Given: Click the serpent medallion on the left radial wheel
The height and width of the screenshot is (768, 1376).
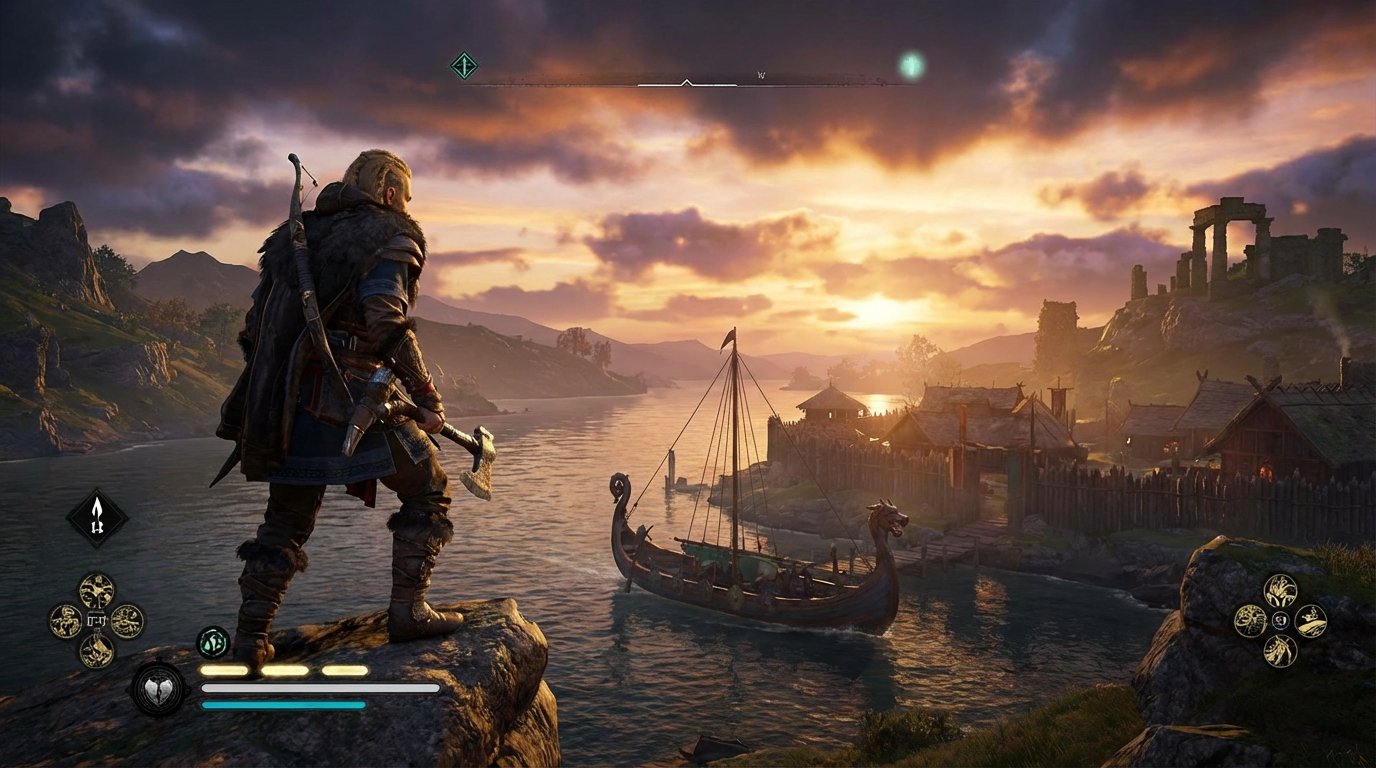Looking at the screenshot, I should click(x=64, y=619).
